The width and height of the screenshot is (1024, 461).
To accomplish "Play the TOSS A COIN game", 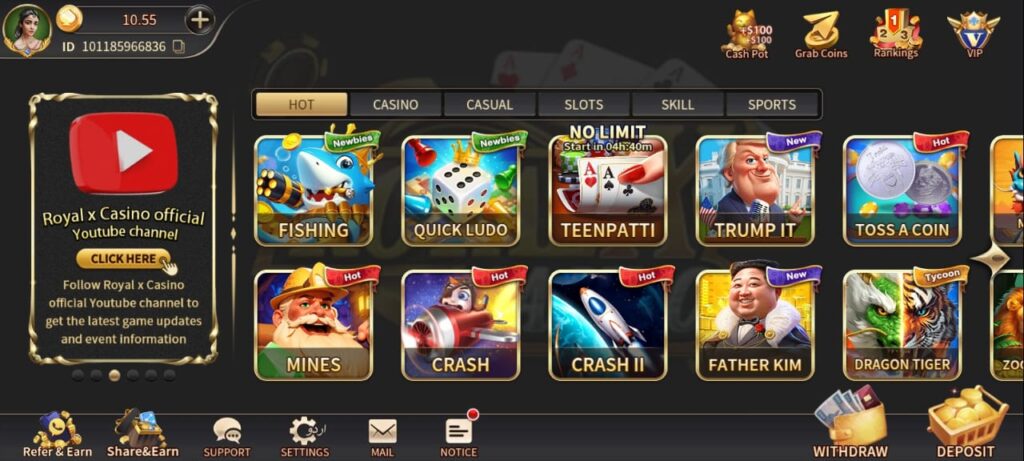I will point(902,190).
